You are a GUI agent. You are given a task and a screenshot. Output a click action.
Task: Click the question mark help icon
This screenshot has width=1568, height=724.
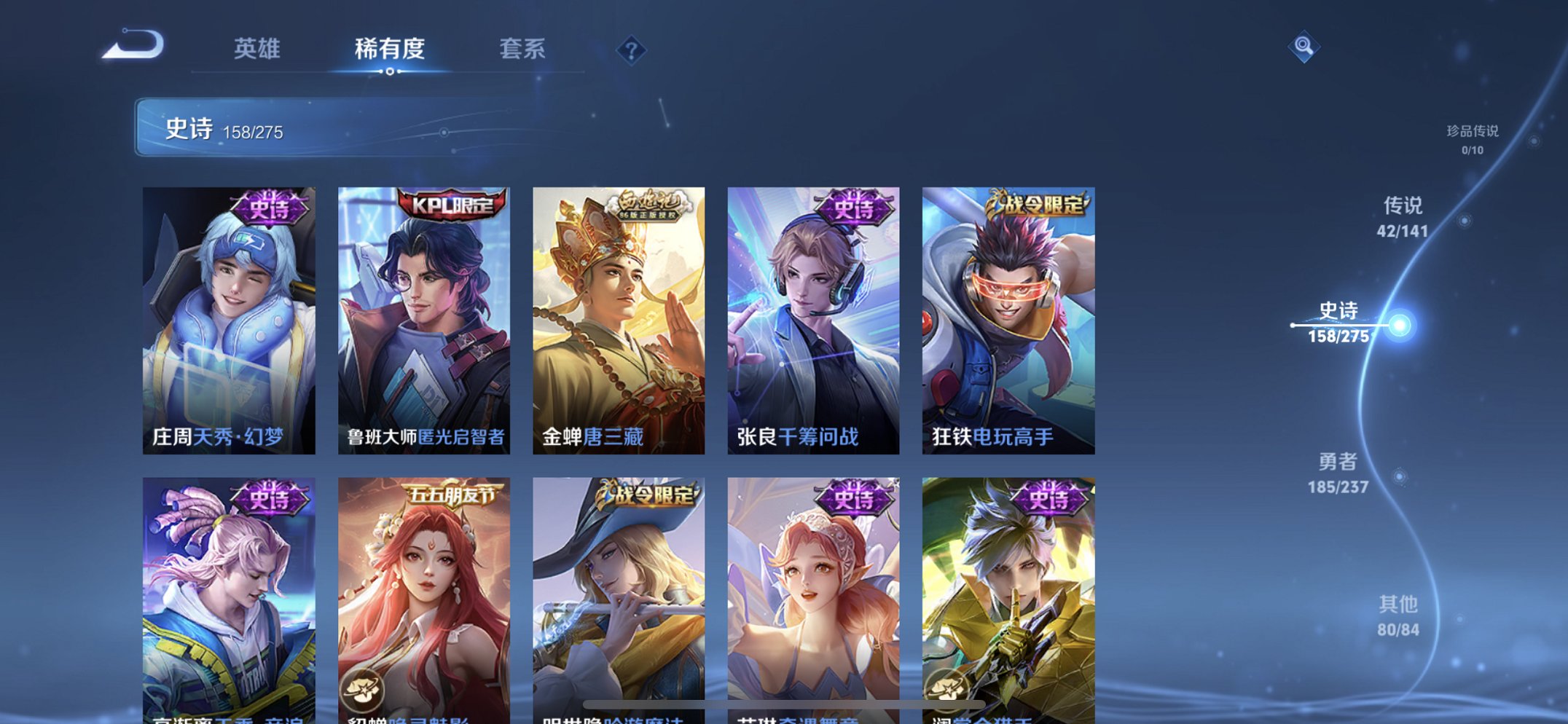[632, 50]
